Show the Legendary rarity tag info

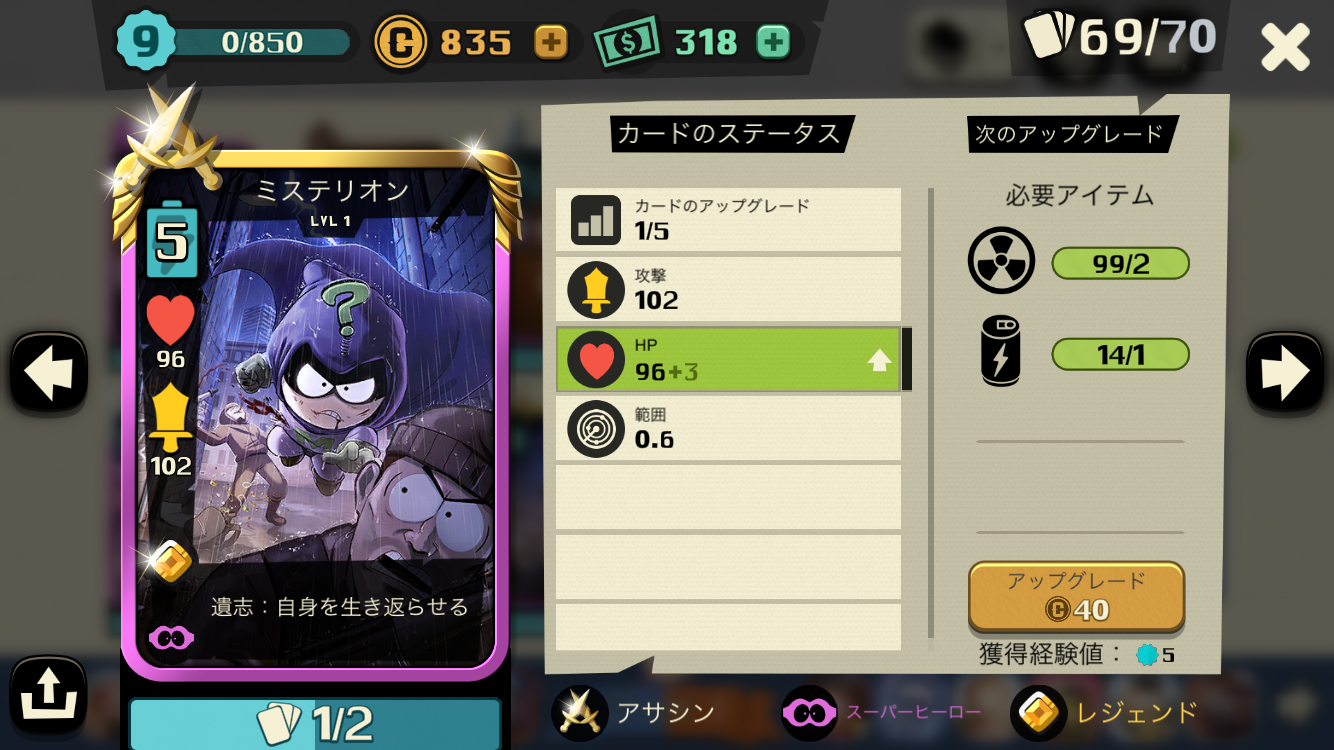(x=1104, y=713)
